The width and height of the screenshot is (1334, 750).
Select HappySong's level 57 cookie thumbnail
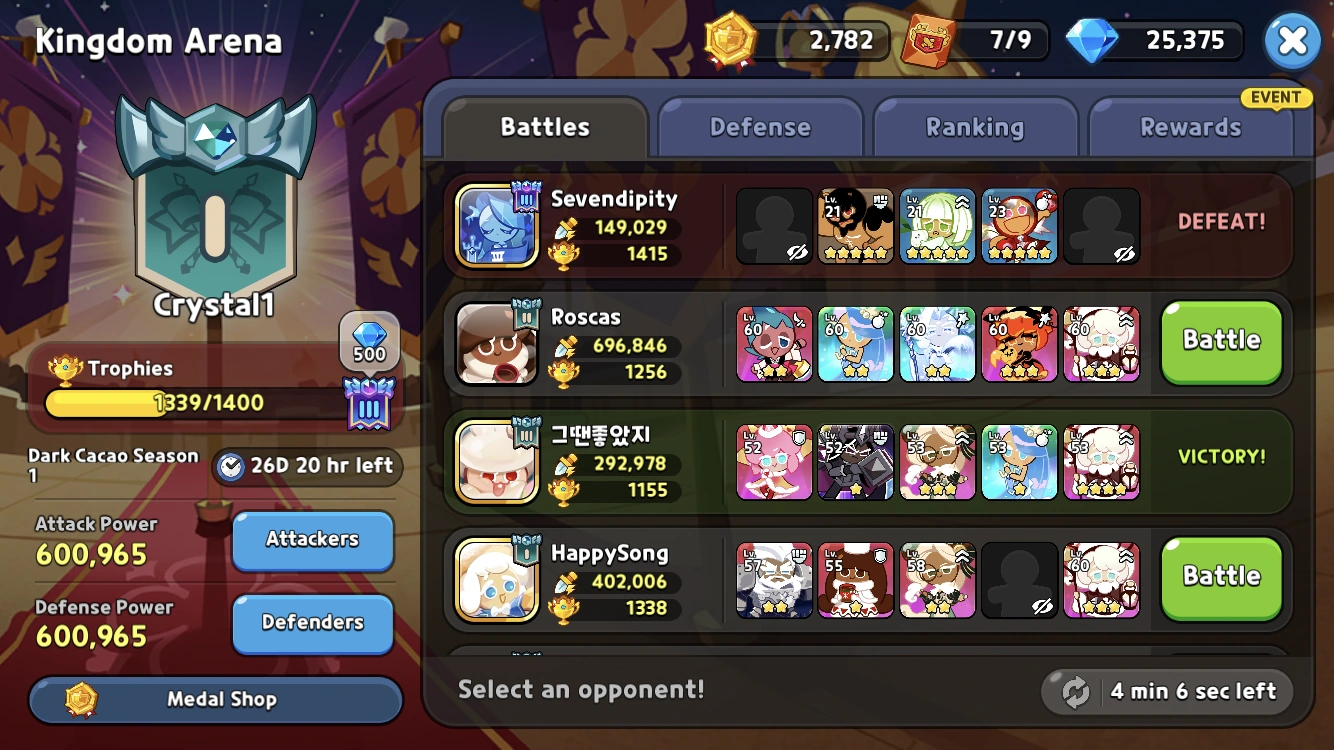[773, 579]
